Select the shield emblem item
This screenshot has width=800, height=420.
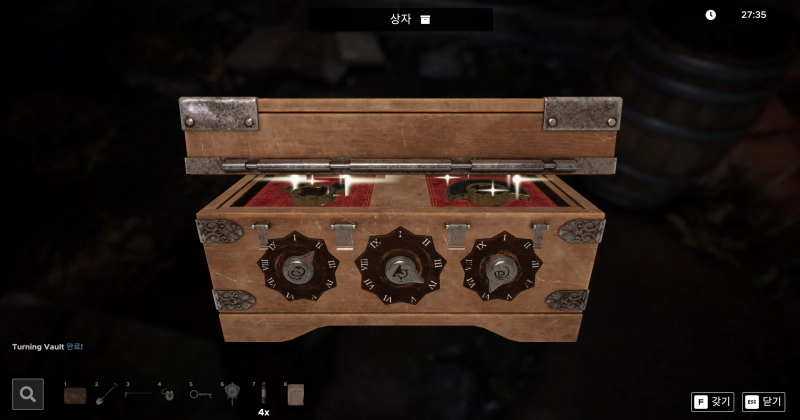[231, 394]
